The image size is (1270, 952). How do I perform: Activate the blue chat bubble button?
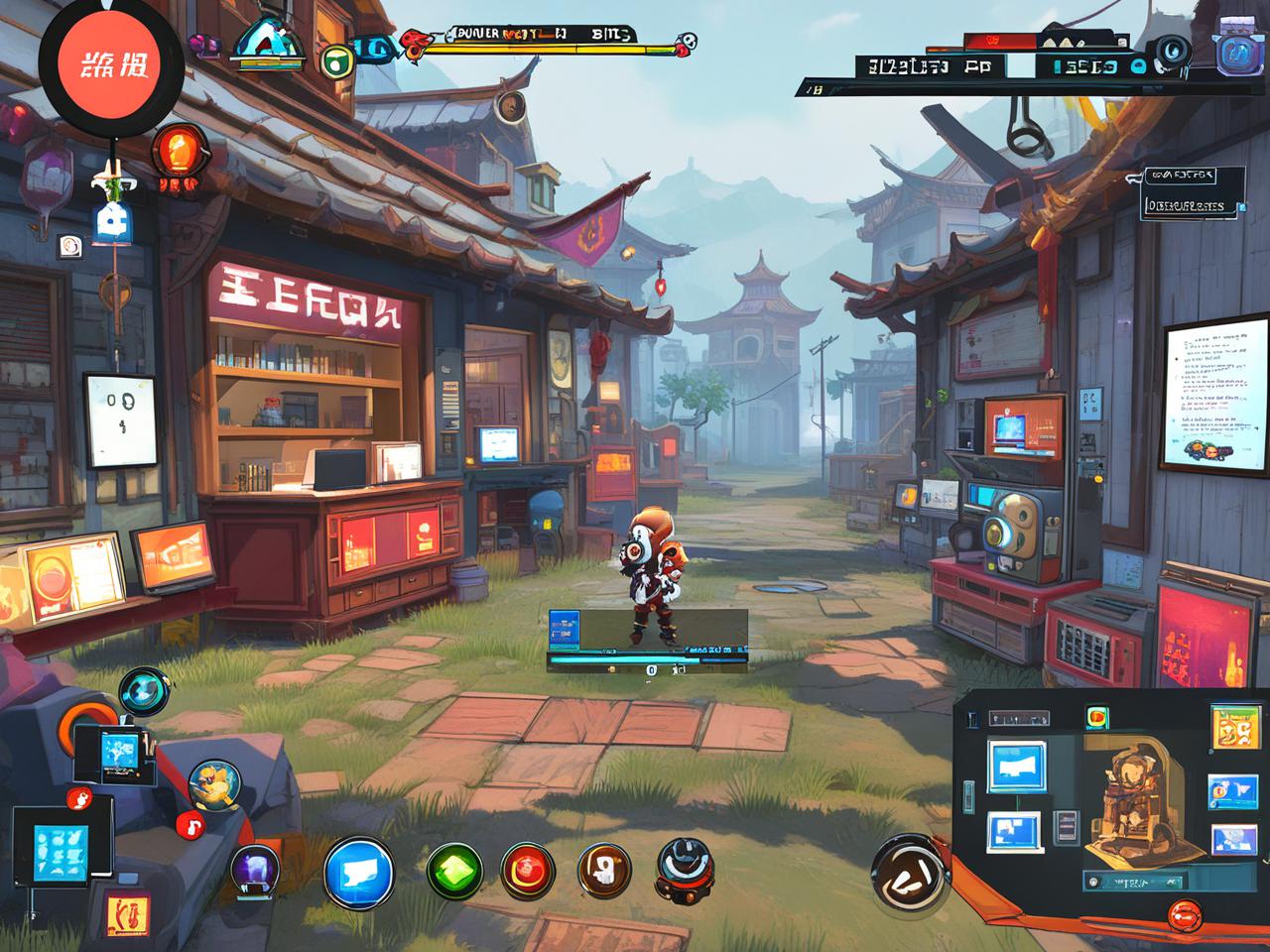(x=358, y=872)
